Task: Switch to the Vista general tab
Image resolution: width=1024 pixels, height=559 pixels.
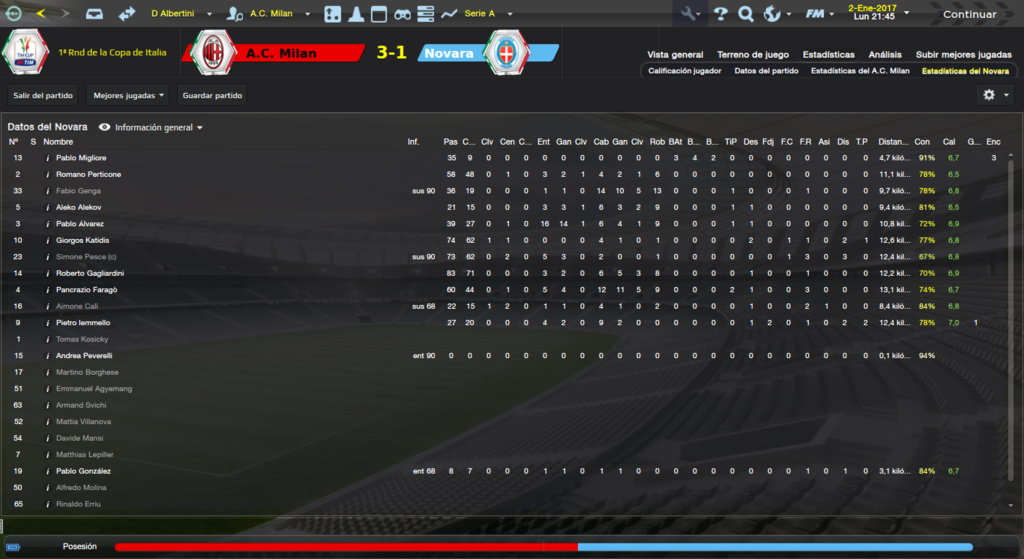Action: tap(675, 54)
